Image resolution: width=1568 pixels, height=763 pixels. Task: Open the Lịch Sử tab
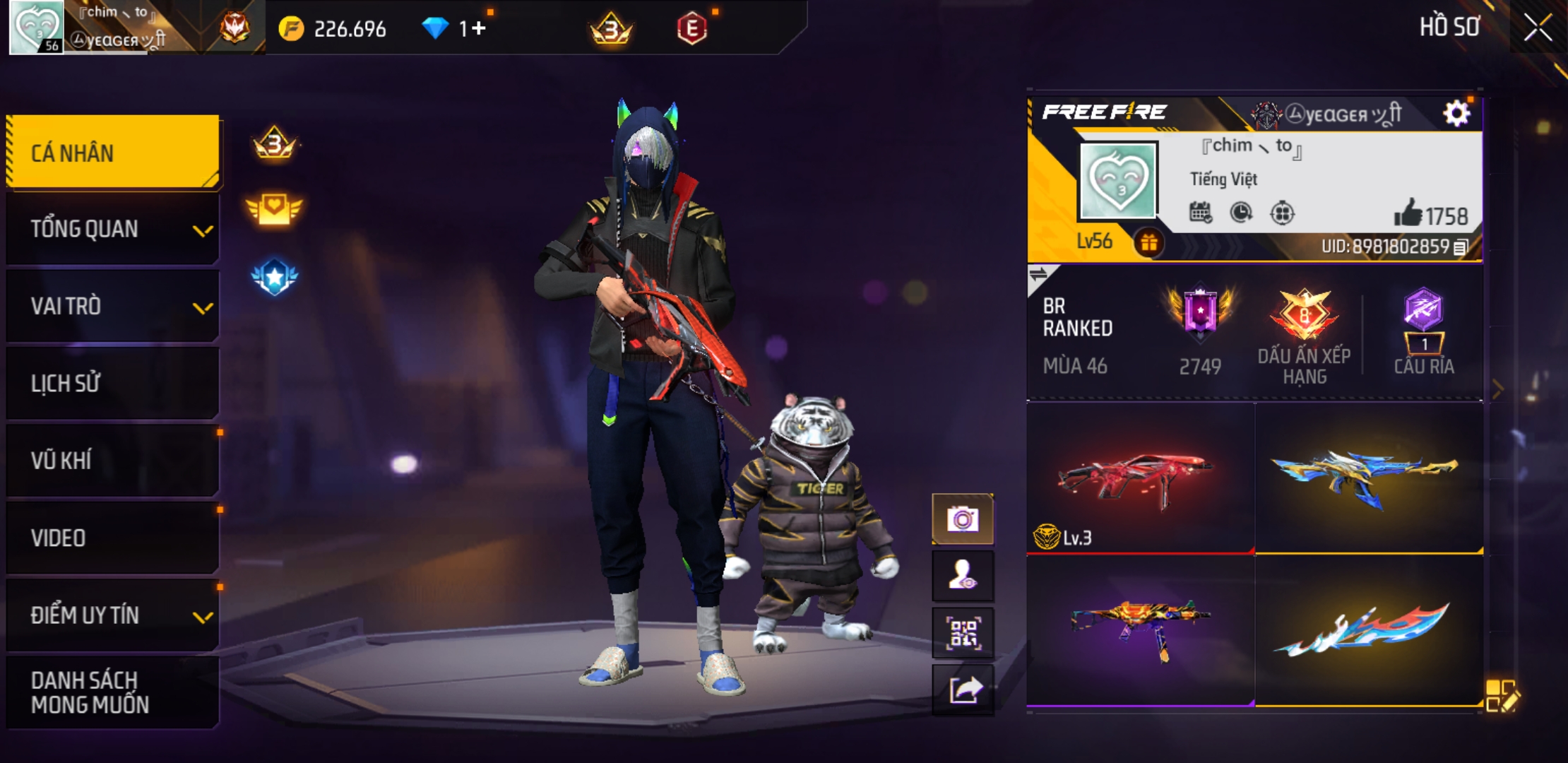click(113, 384)
